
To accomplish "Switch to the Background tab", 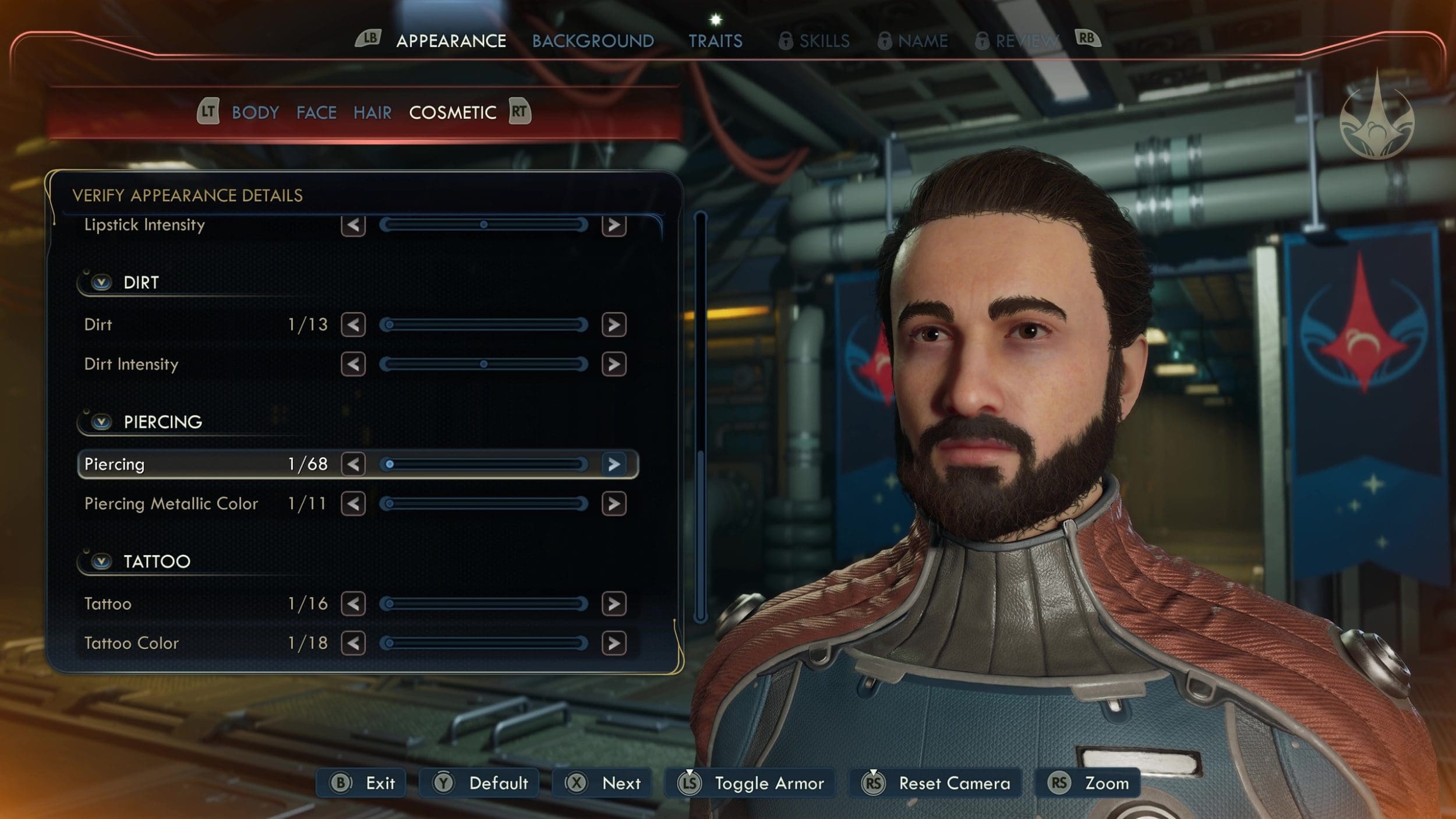I will [x=593, y=41].
